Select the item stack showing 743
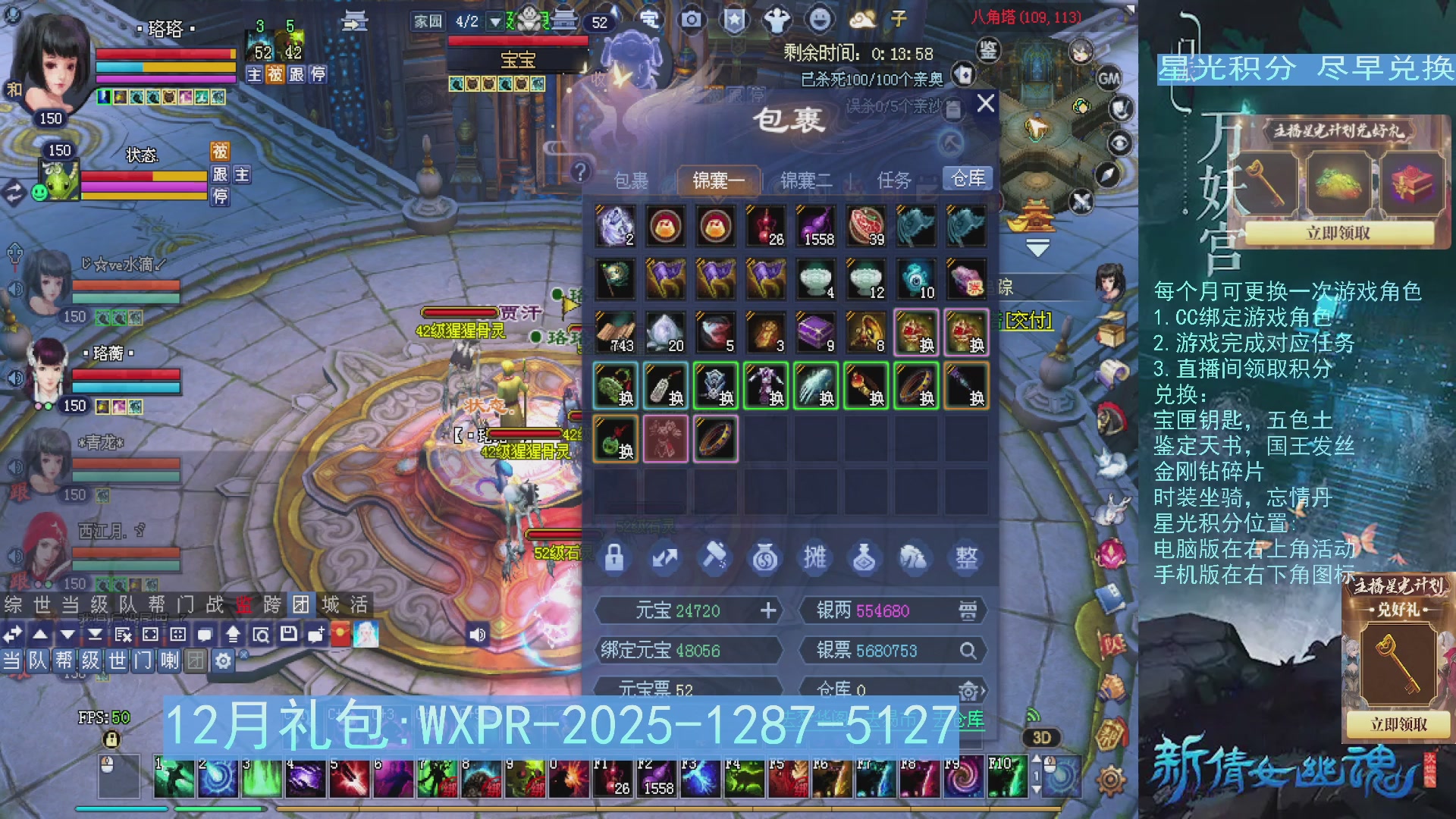 [616, 332]
